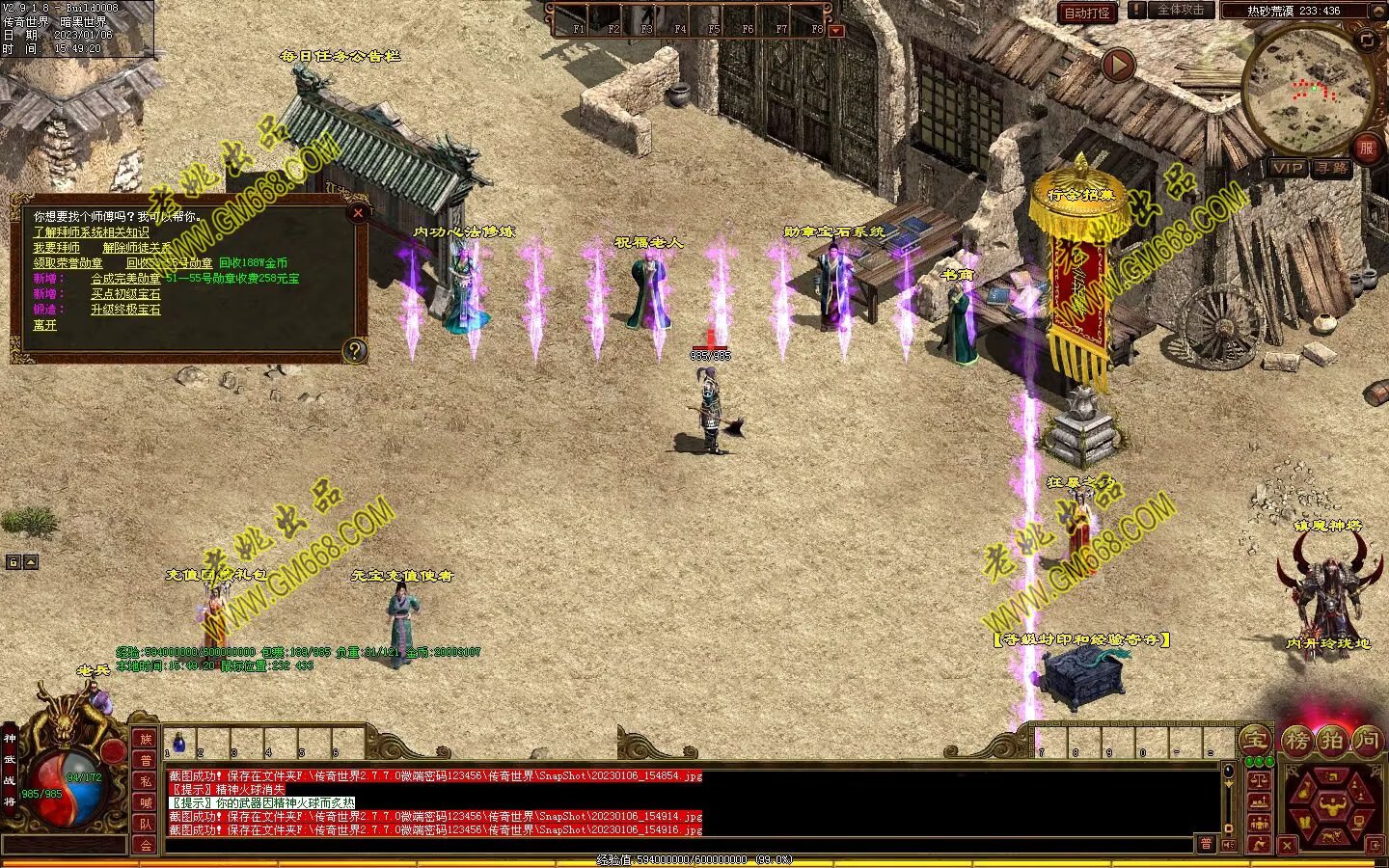Image resolution: width=1389 pixels, height=868 pixels.
Task: Select the blue potion in hotbar slot 1
Action: pos(178,743)
